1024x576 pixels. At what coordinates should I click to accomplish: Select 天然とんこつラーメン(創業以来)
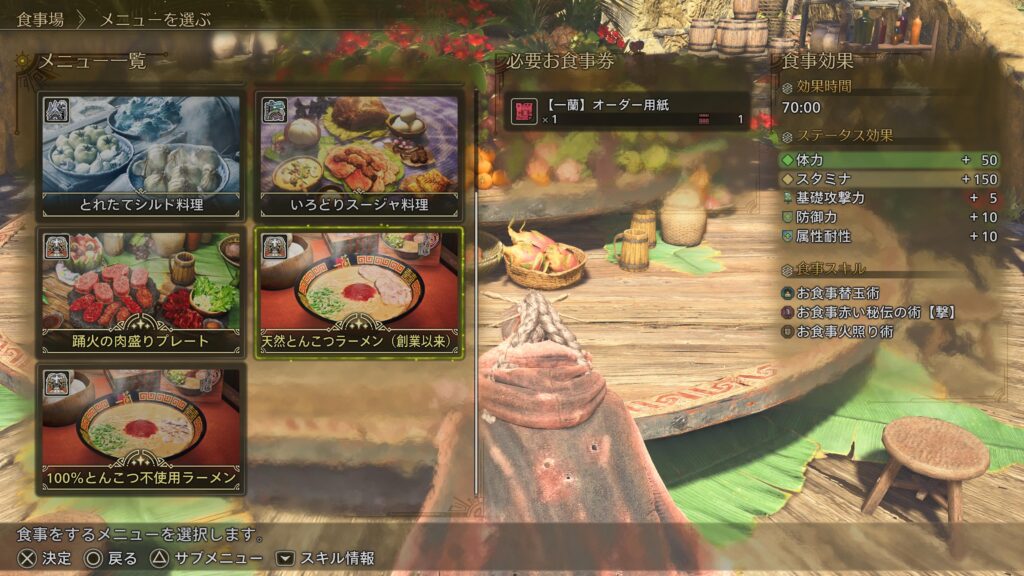(x=359, y=292)
